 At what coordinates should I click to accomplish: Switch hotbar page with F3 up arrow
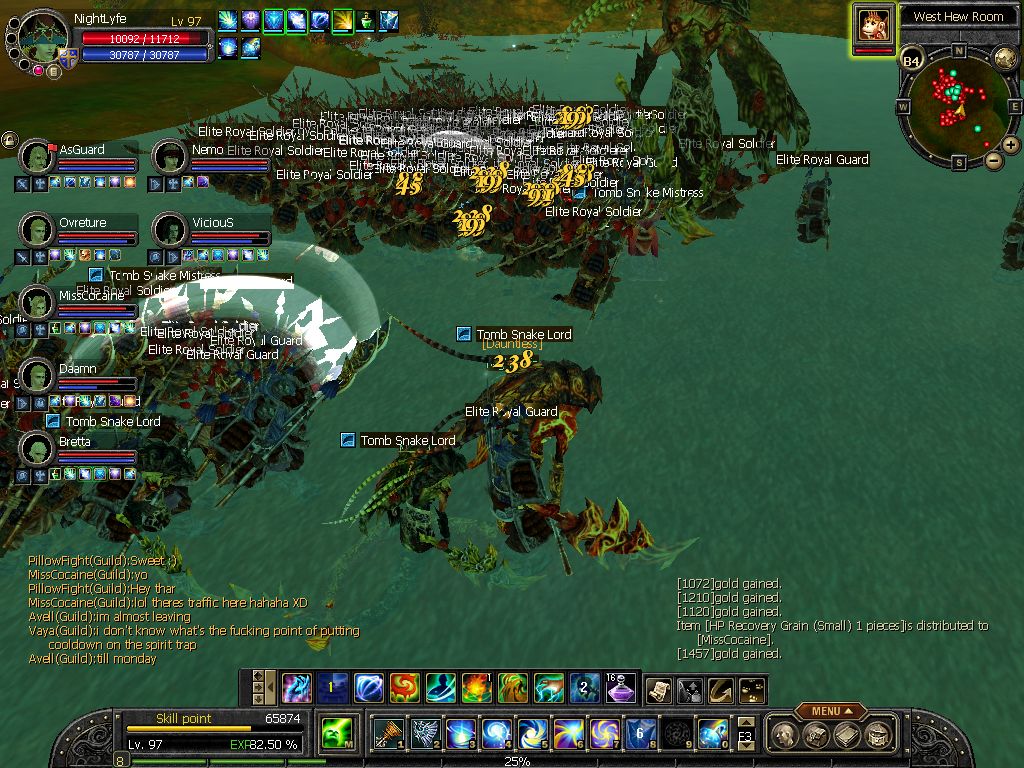point(745,723)
